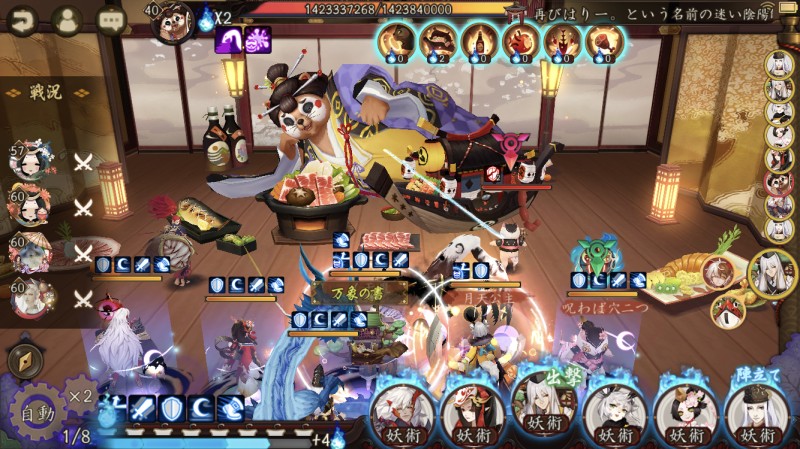
Task: Change the ×2 battle speed
Action: [81, 397]
